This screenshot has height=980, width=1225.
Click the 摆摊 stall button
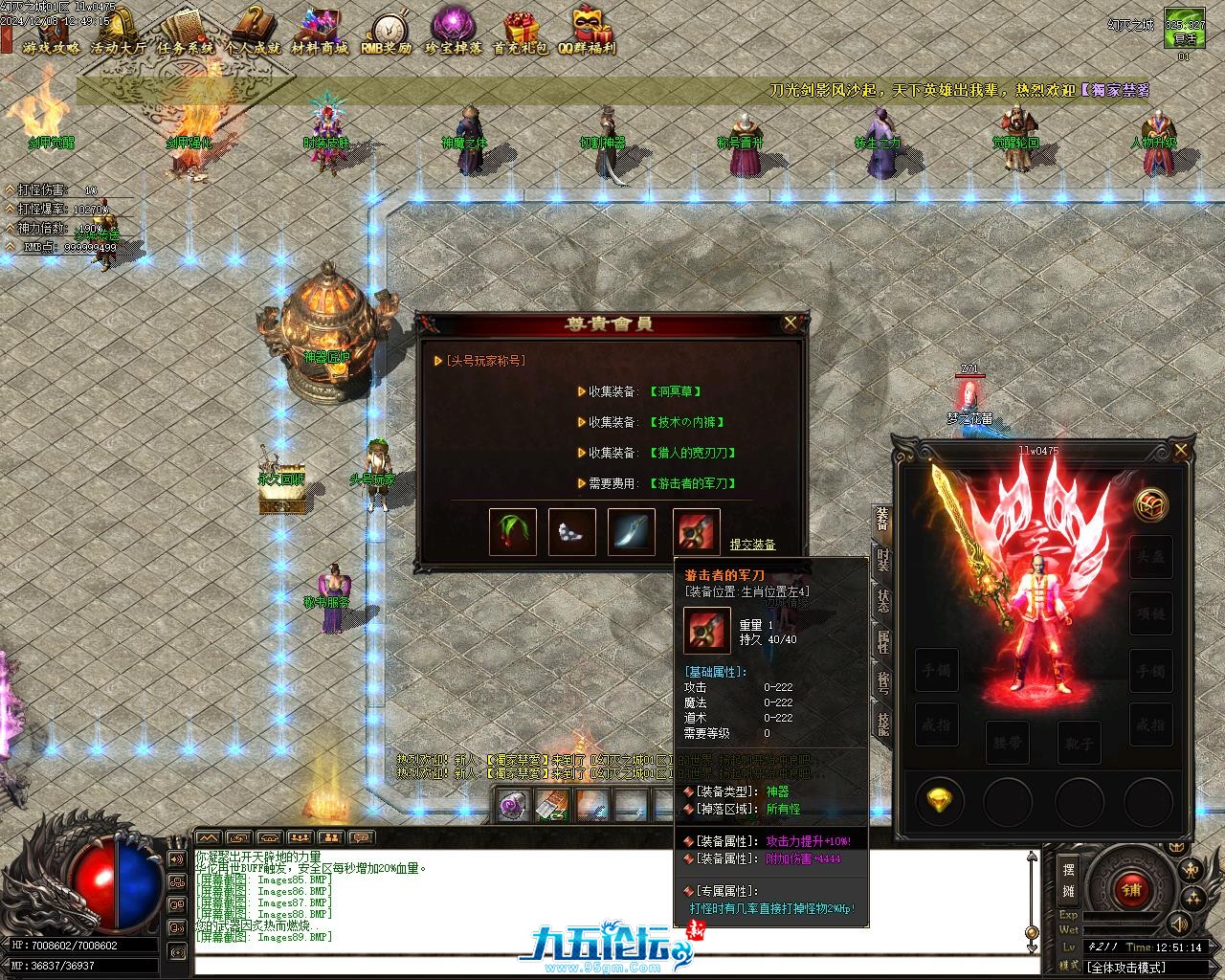(1068, 880)
